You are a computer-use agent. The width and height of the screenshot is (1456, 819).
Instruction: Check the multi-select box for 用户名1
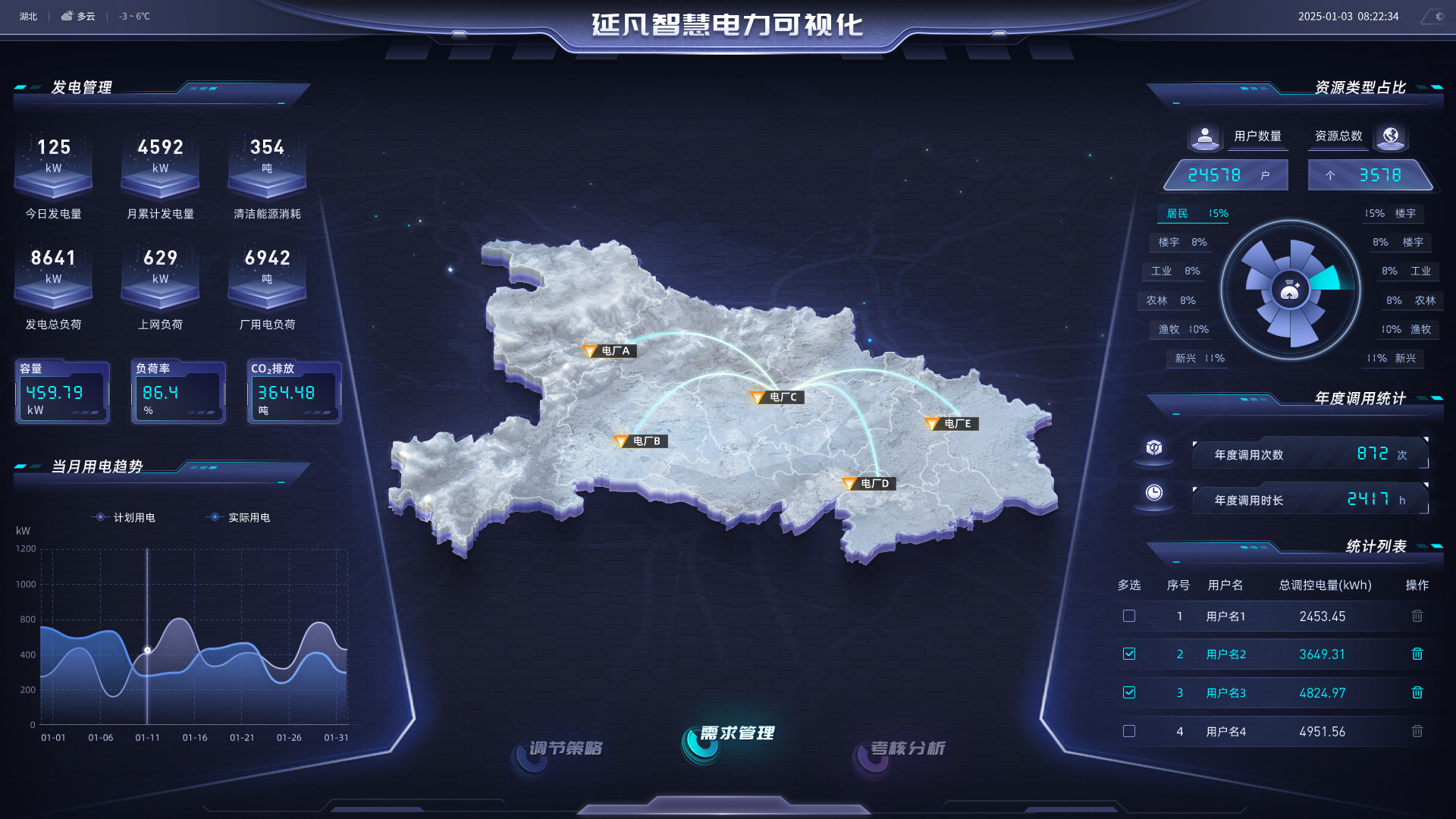[x=1129, y=616]
